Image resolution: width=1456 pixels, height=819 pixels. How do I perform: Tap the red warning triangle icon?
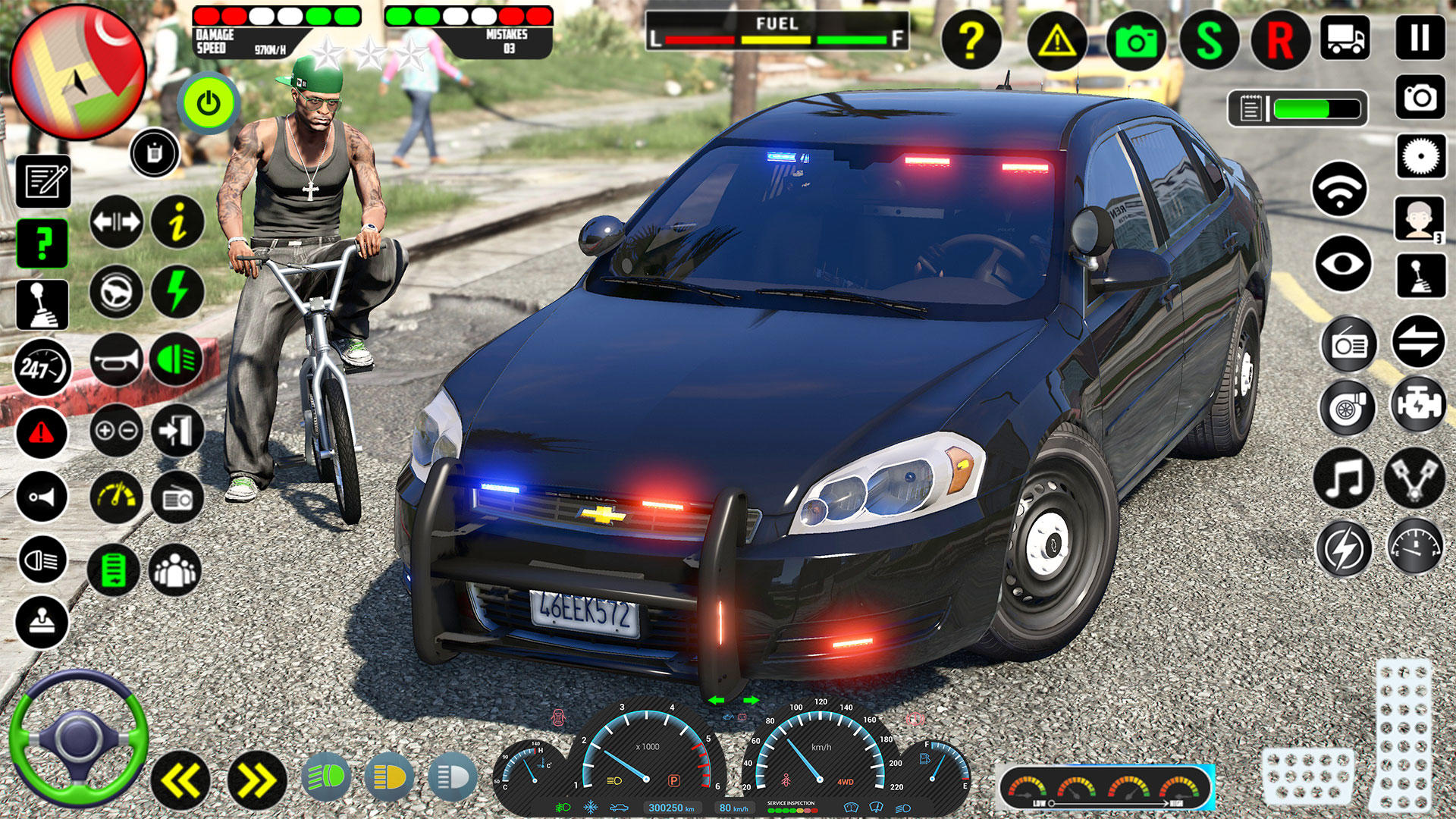click(43, 432)
